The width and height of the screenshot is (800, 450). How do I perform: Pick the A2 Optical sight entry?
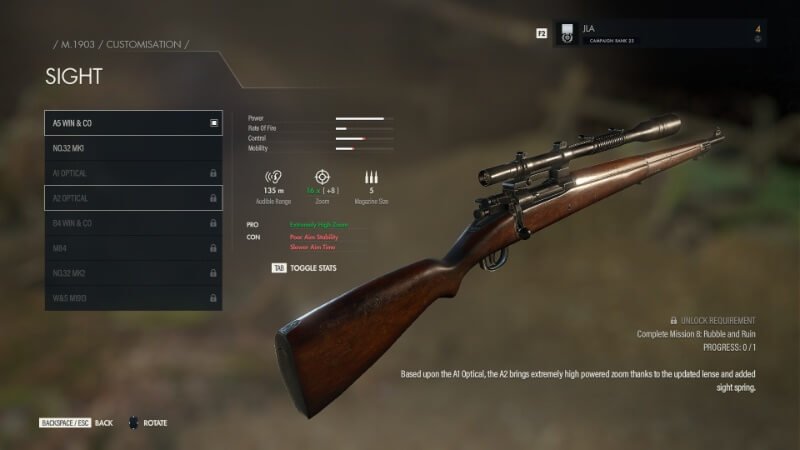(133, 198)
